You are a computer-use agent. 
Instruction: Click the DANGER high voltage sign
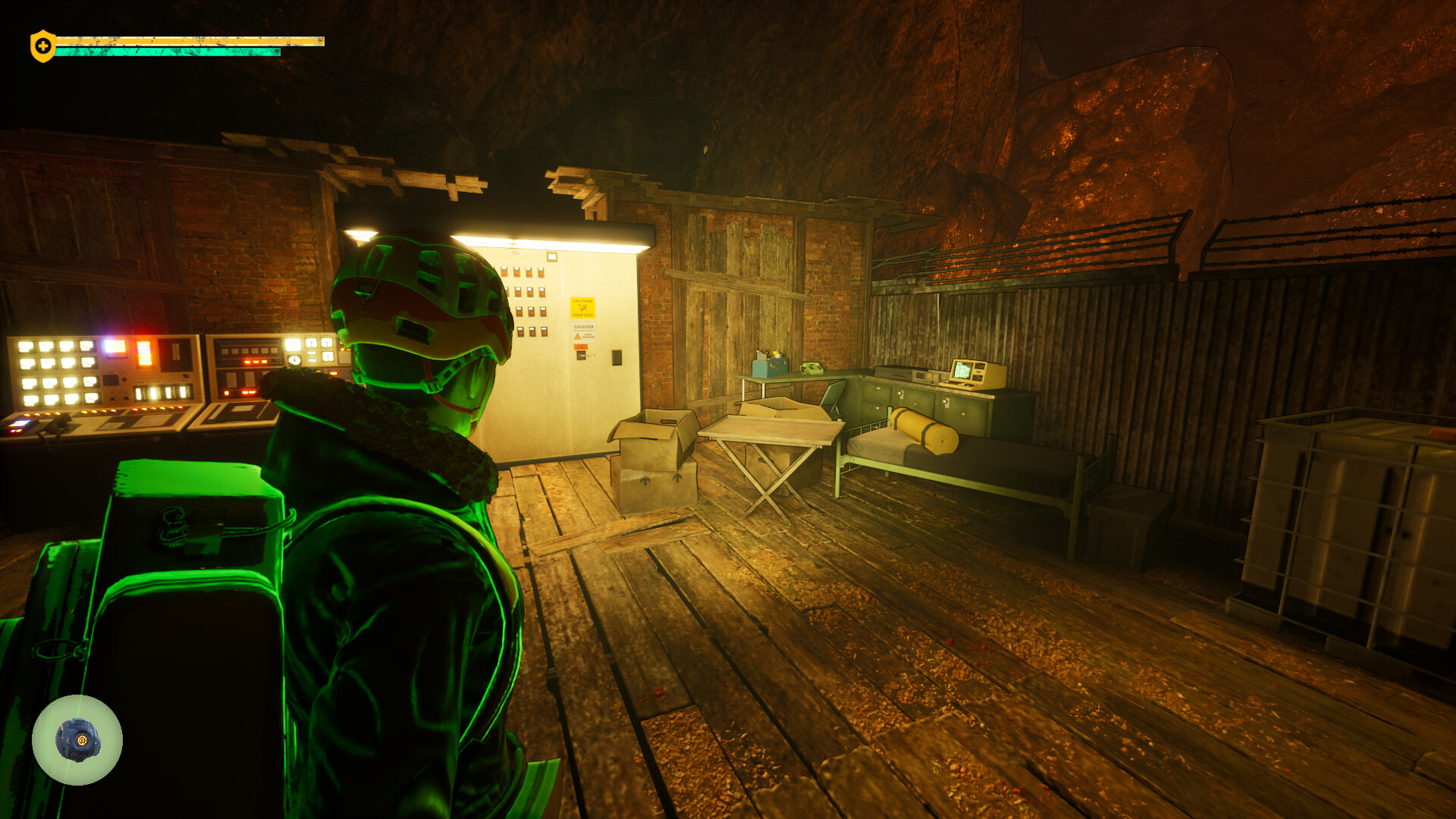coord(584,332)
